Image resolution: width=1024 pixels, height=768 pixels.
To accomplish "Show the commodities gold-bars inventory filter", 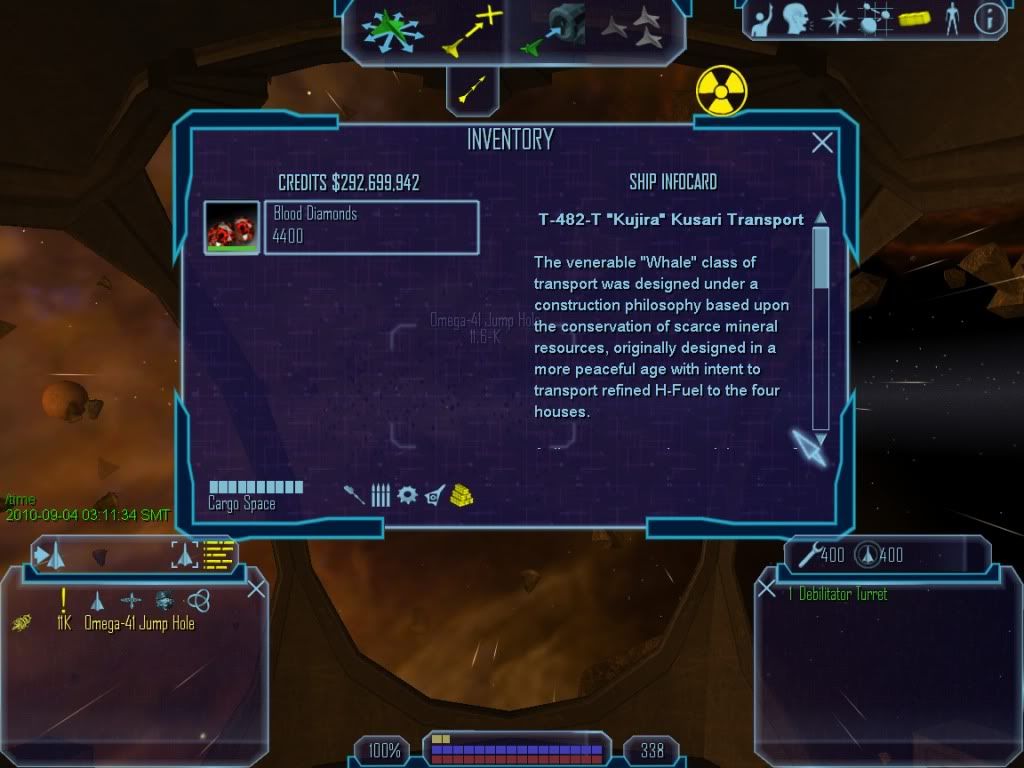I will (x=460, y=494).
